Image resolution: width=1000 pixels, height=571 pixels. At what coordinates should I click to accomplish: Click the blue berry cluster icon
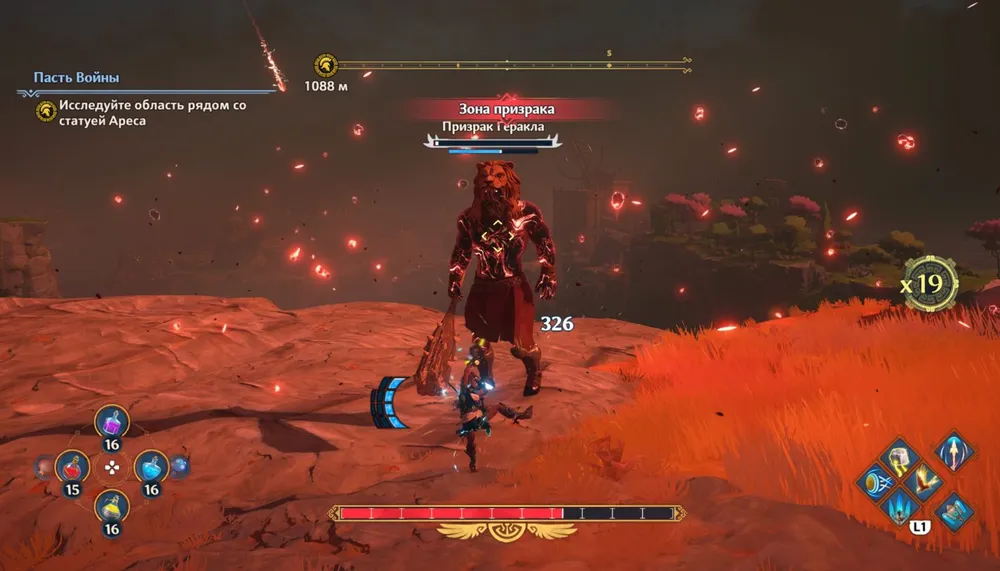click(x=180, y=466)
